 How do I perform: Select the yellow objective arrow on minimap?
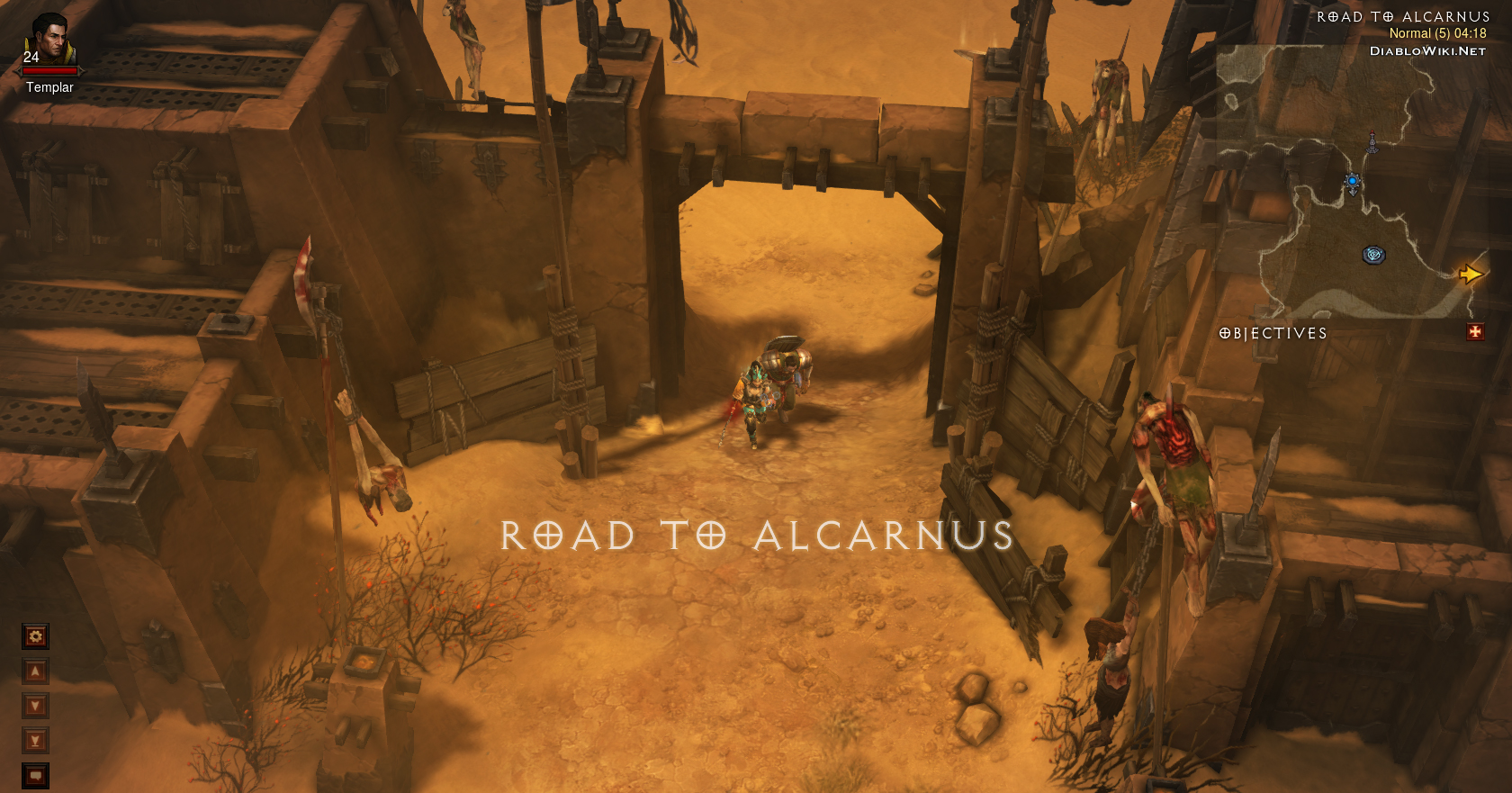point(1470,274)
